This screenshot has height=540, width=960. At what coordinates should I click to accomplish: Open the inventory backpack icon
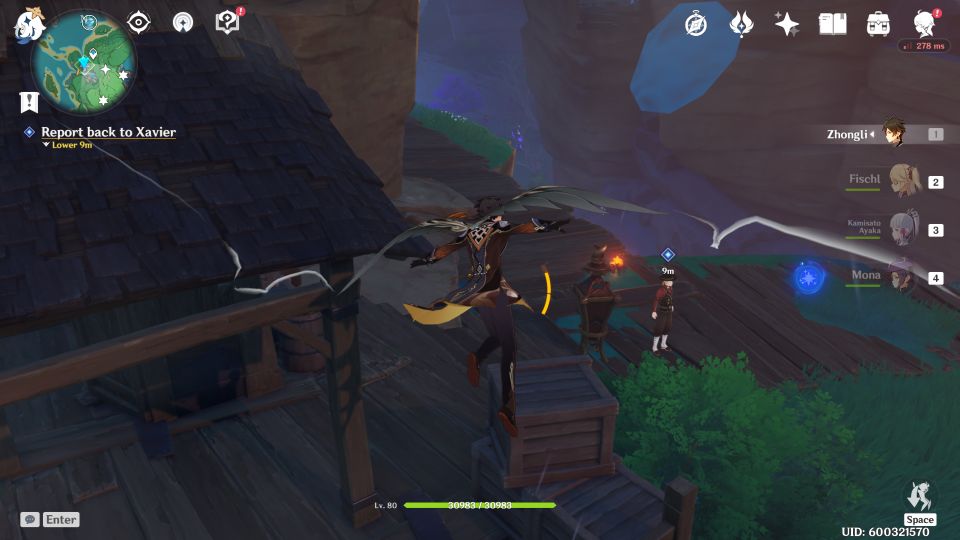(x=878, y=24)
